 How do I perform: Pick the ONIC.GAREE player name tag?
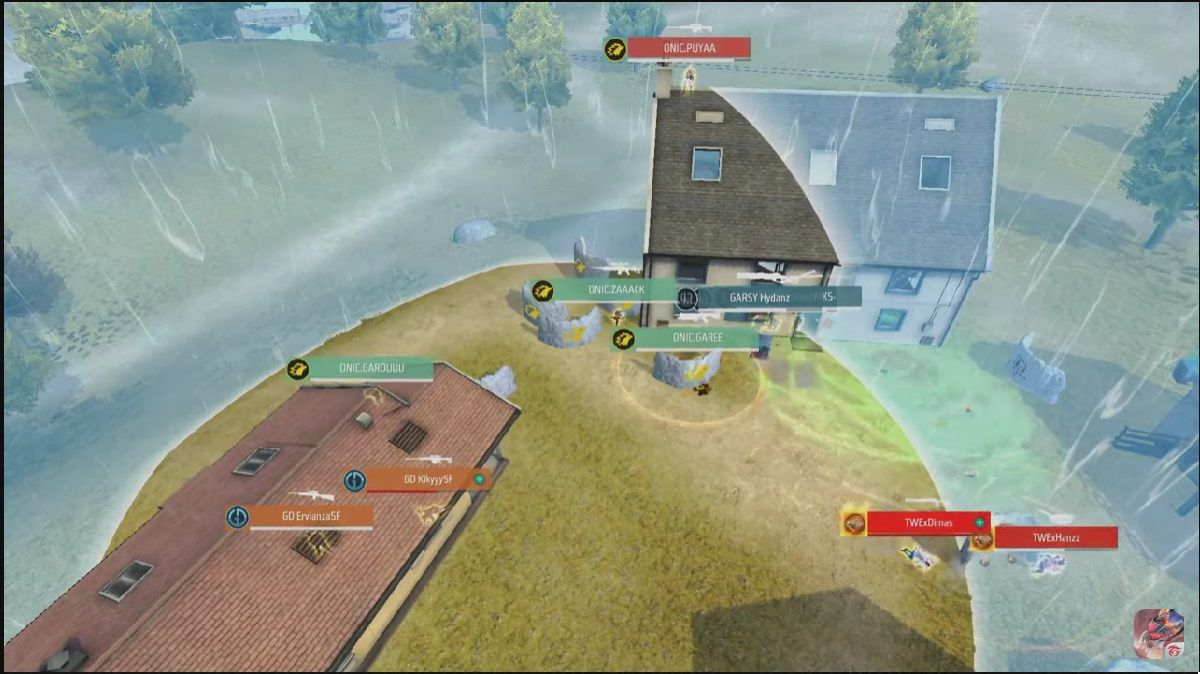point(697,339)
